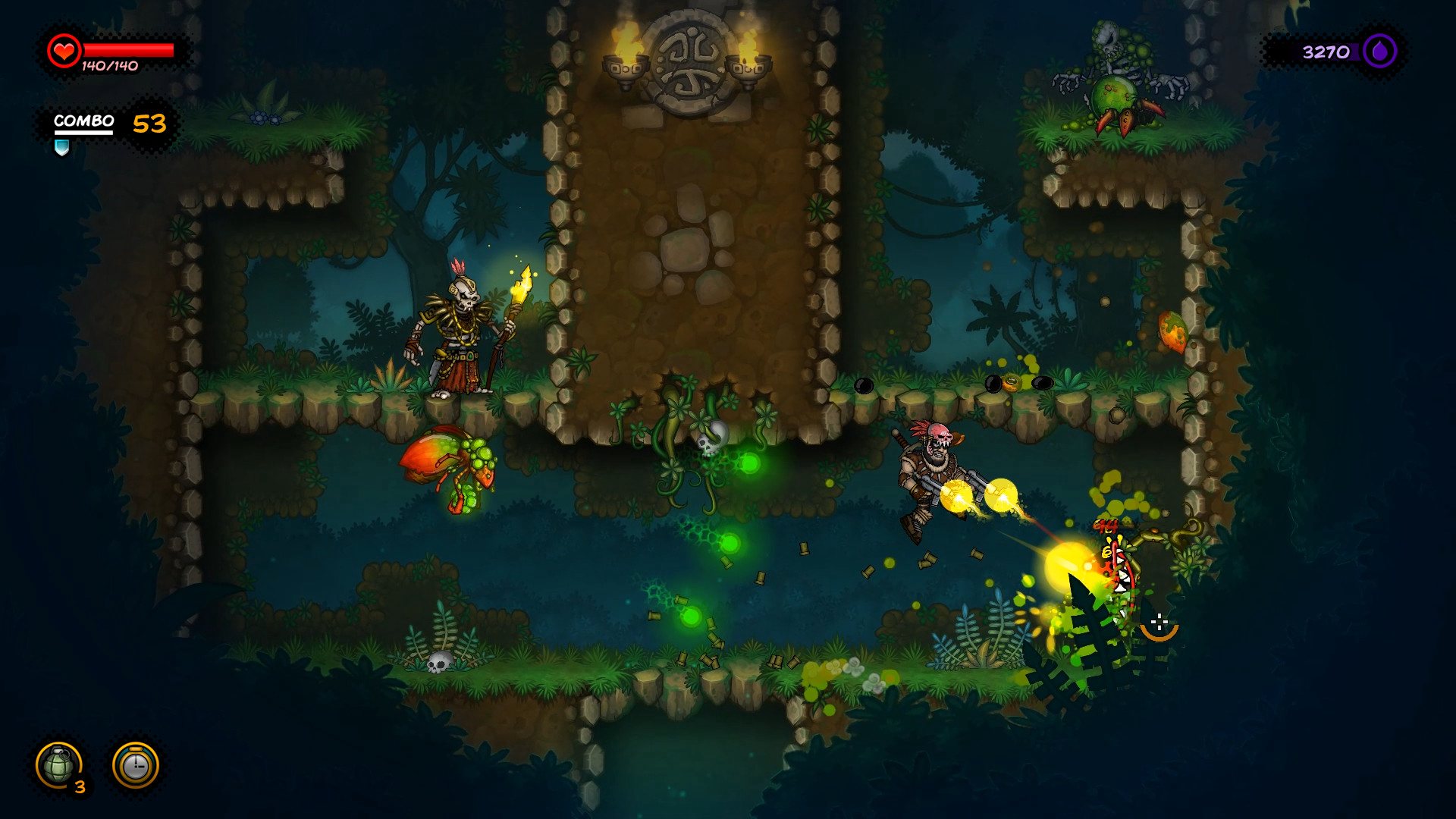Click the purple droplet currency icon
The image size is (1456, 819).
point(1379,52)
